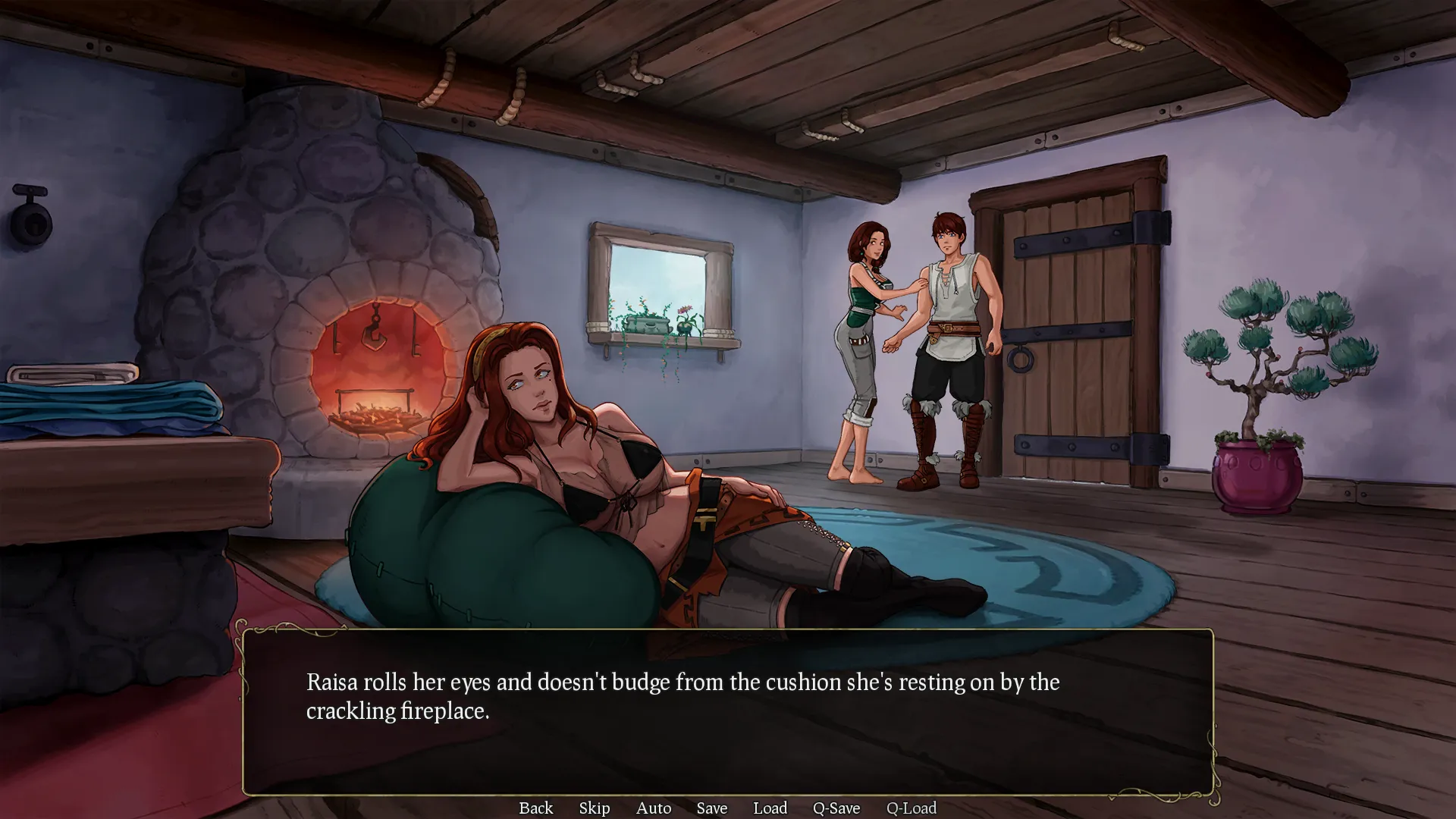Quick load with Q-Load
The width and height of the screenshot is (1456, 819).
[x=911, y=808]
